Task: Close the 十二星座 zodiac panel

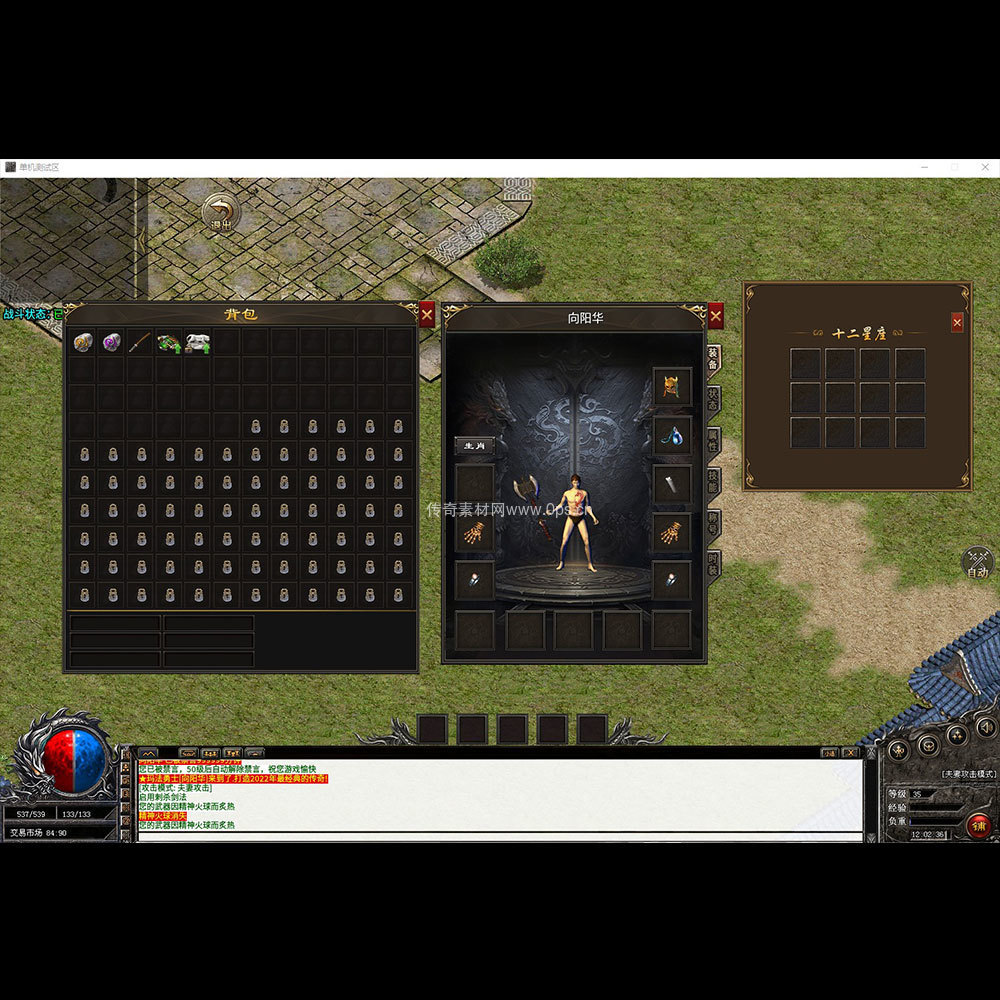Action: [957, 322]
